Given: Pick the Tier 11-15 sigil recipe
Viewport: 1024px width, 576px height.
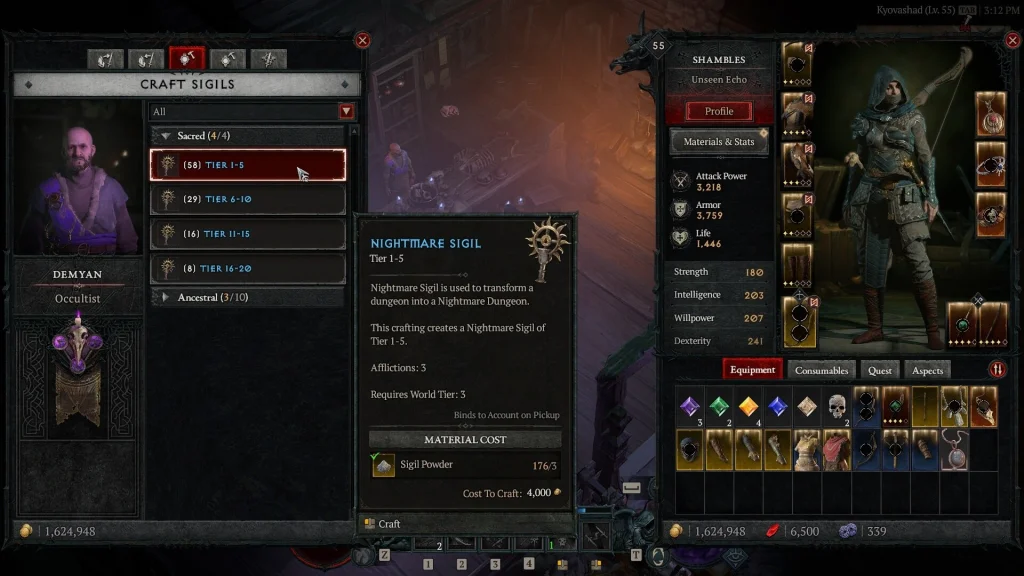Looking at the screenshot, I should pos(248,233).
